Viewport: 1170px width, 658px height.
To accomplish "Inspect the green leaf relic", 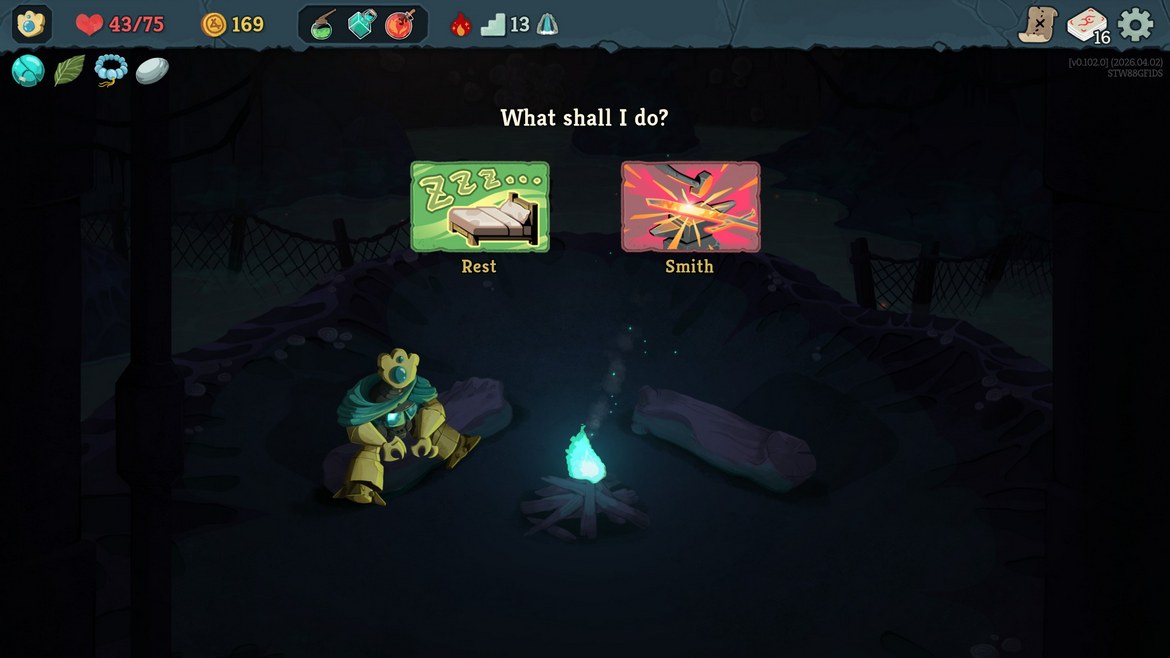I will point(69,71).
